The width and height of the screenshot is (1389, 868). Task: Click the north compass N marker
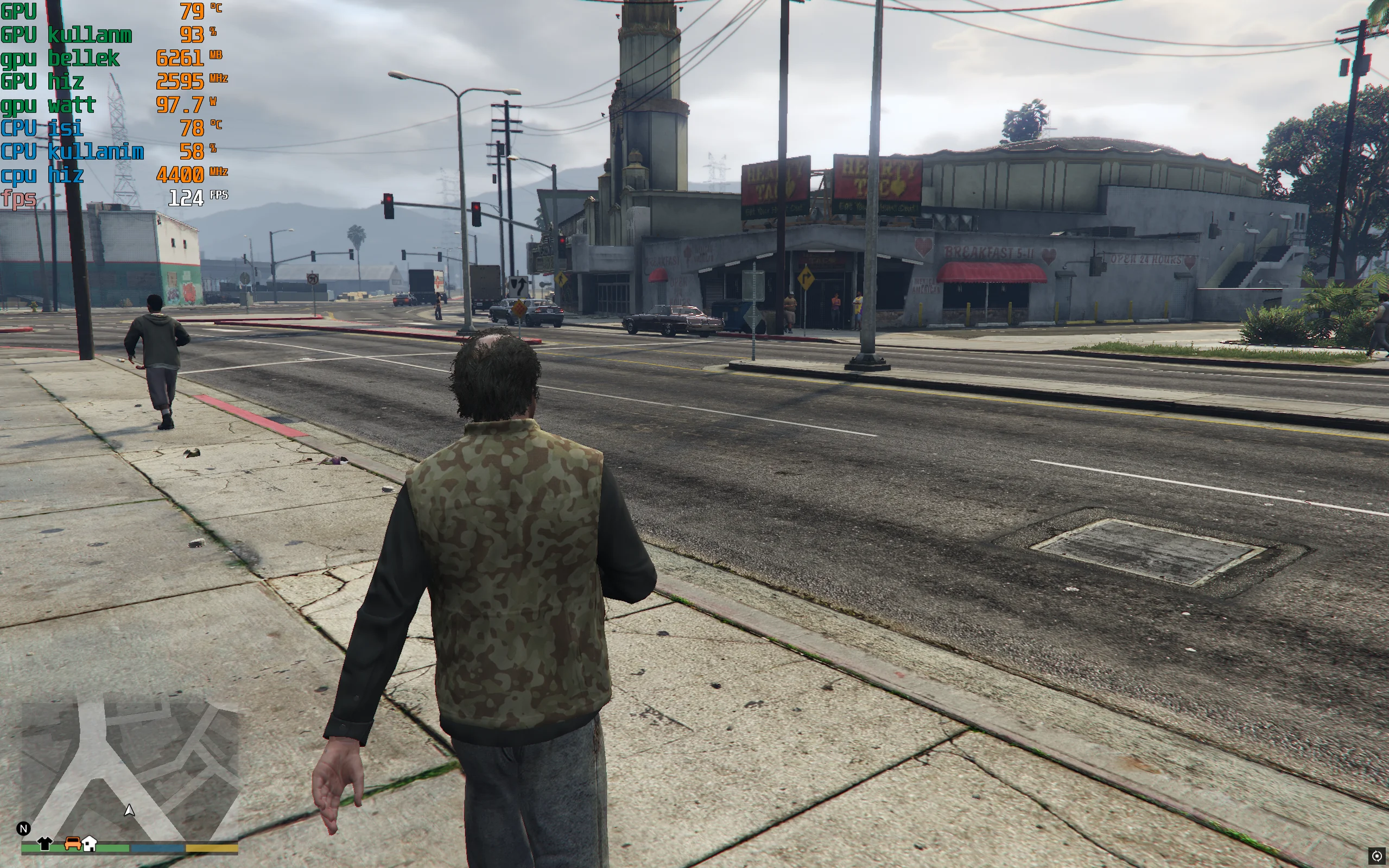click(x=23, y=828)
